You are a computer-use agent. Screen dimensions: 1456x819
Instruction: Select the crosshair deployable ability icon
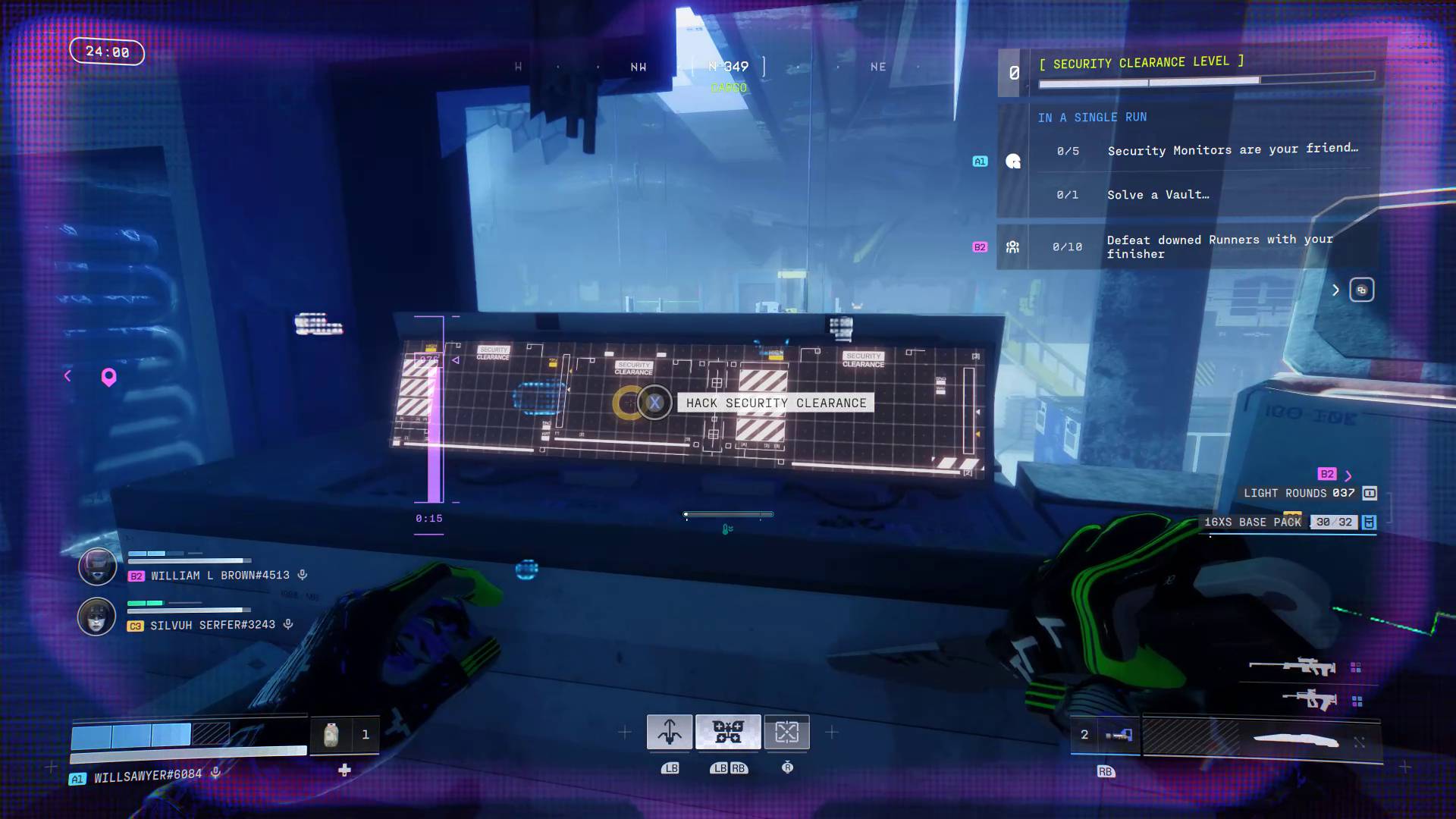click(787, 733)
